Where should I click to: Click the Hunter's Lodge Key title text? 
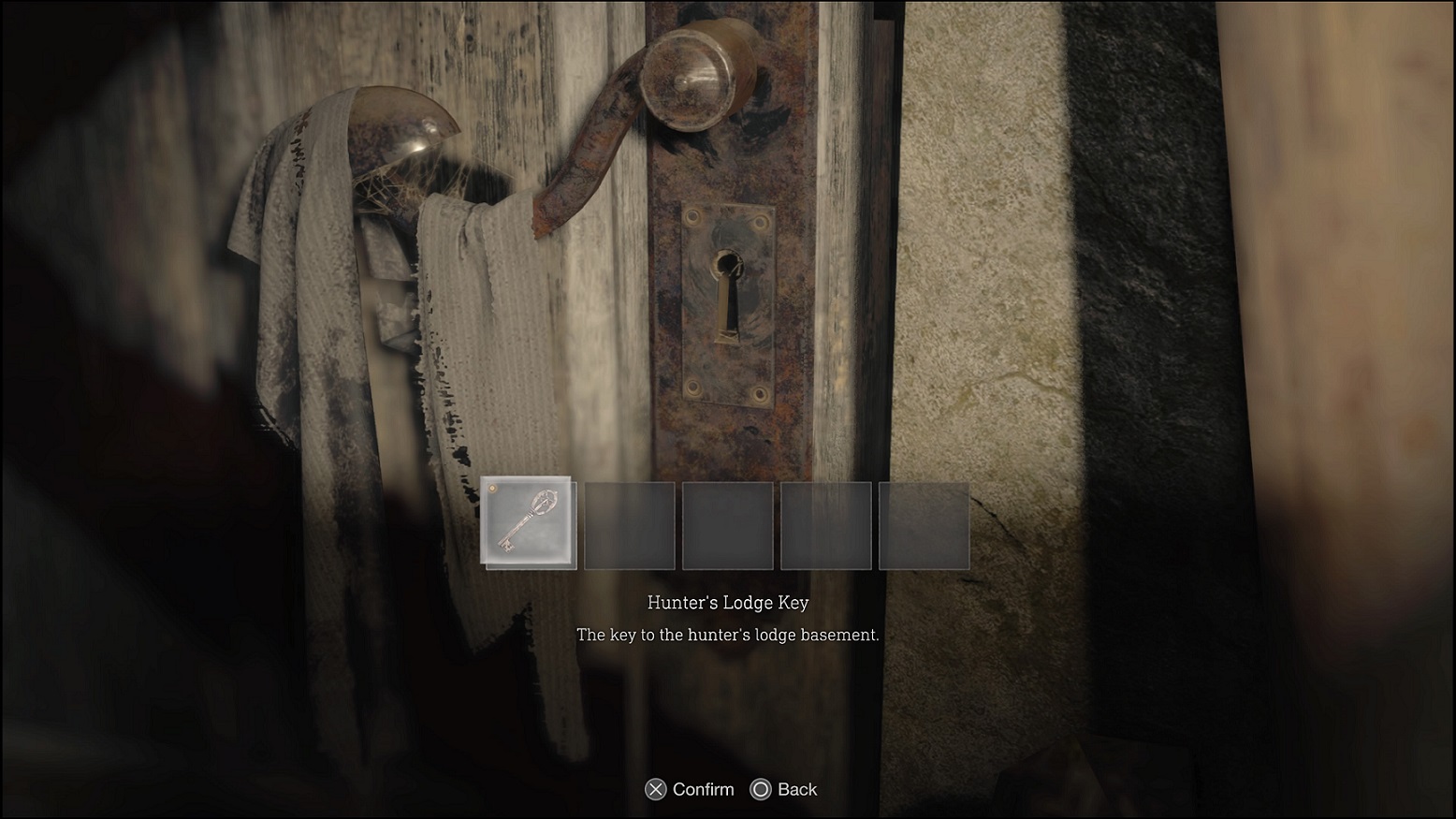tap(728, 603)
